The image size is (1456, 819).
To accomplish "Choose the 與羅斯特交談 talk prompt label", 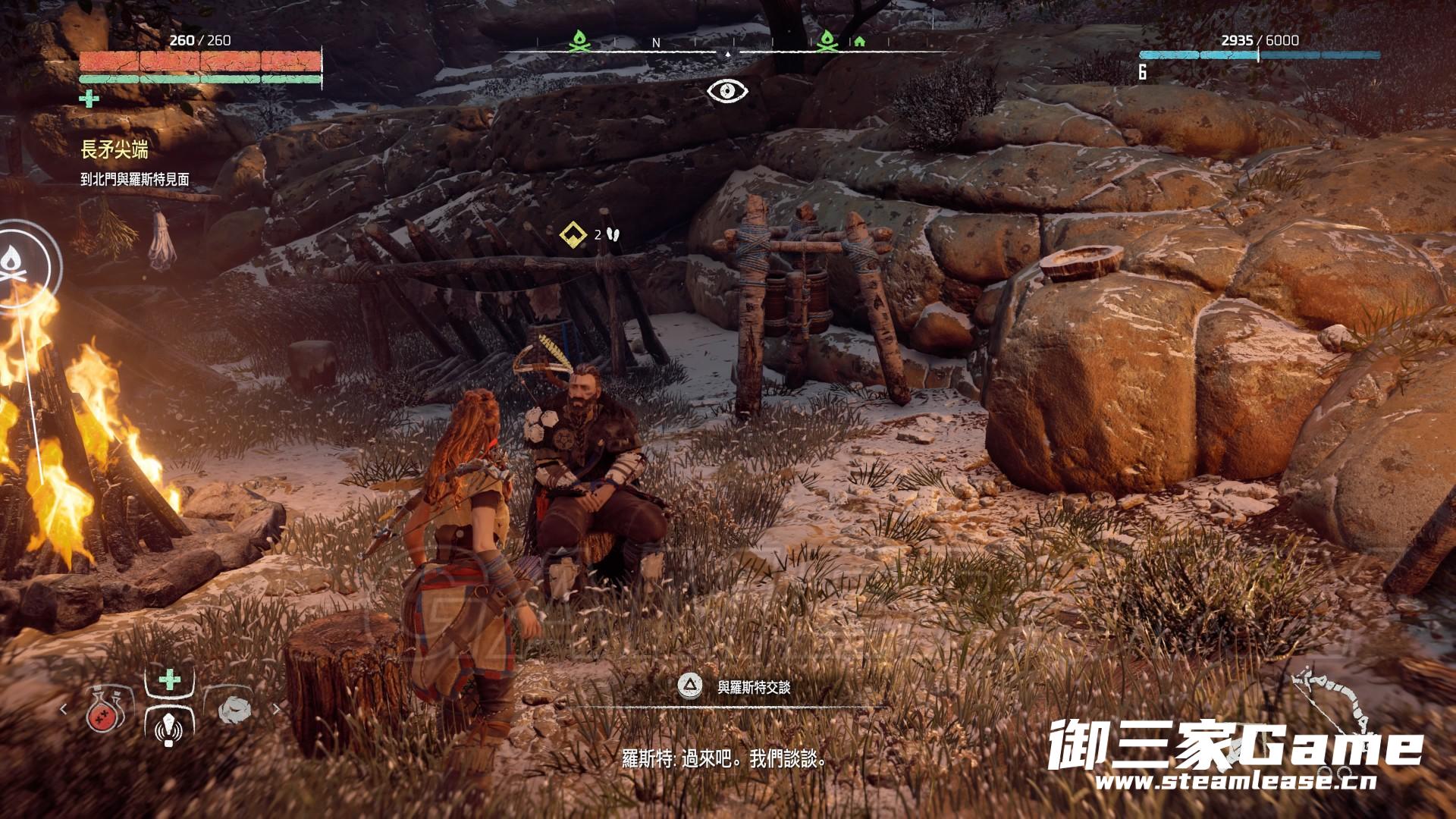I will [x=754, y=687].
